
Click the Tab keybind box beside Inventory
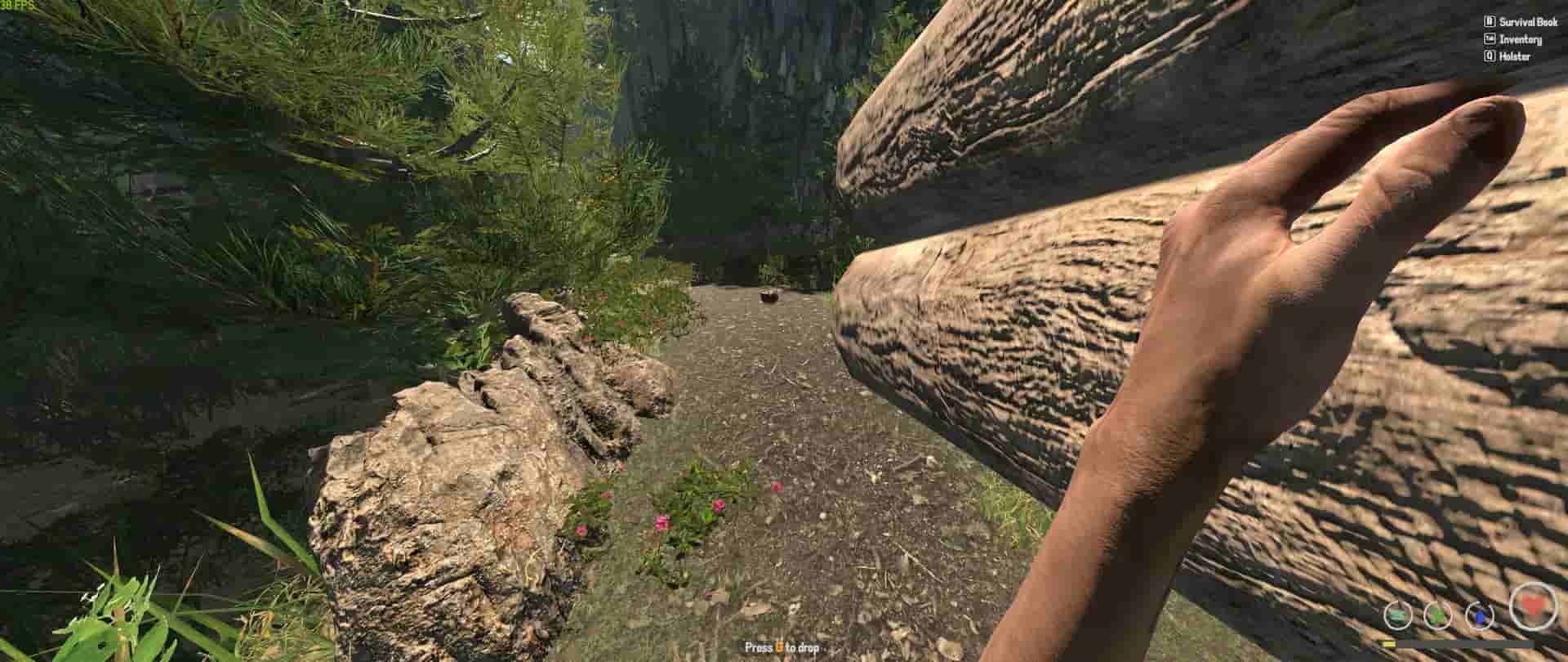[x=1491, y=38]
